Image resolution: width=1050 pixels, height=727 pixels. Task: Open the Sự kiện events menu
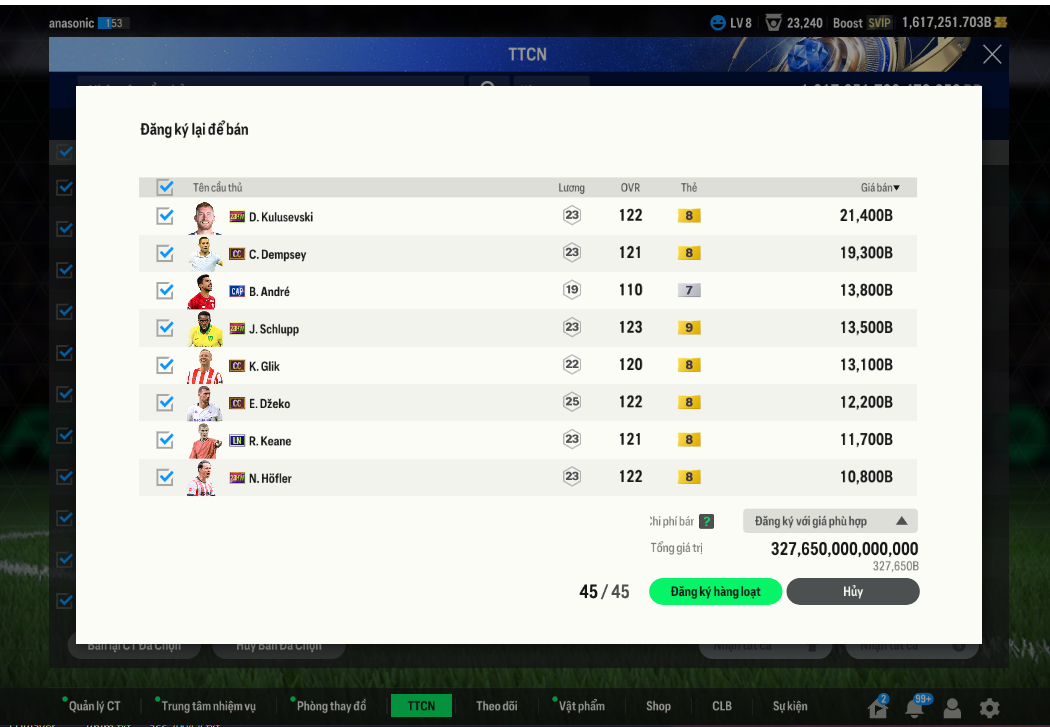coord(790,706)
